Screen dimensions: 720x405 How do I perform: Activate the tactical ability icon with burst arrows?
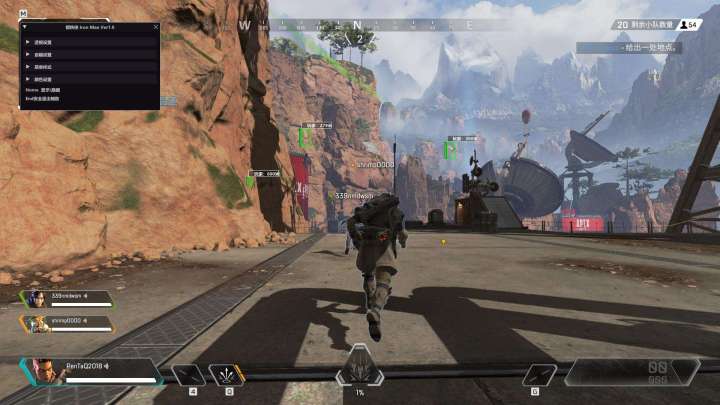click(x=227, y=374)
